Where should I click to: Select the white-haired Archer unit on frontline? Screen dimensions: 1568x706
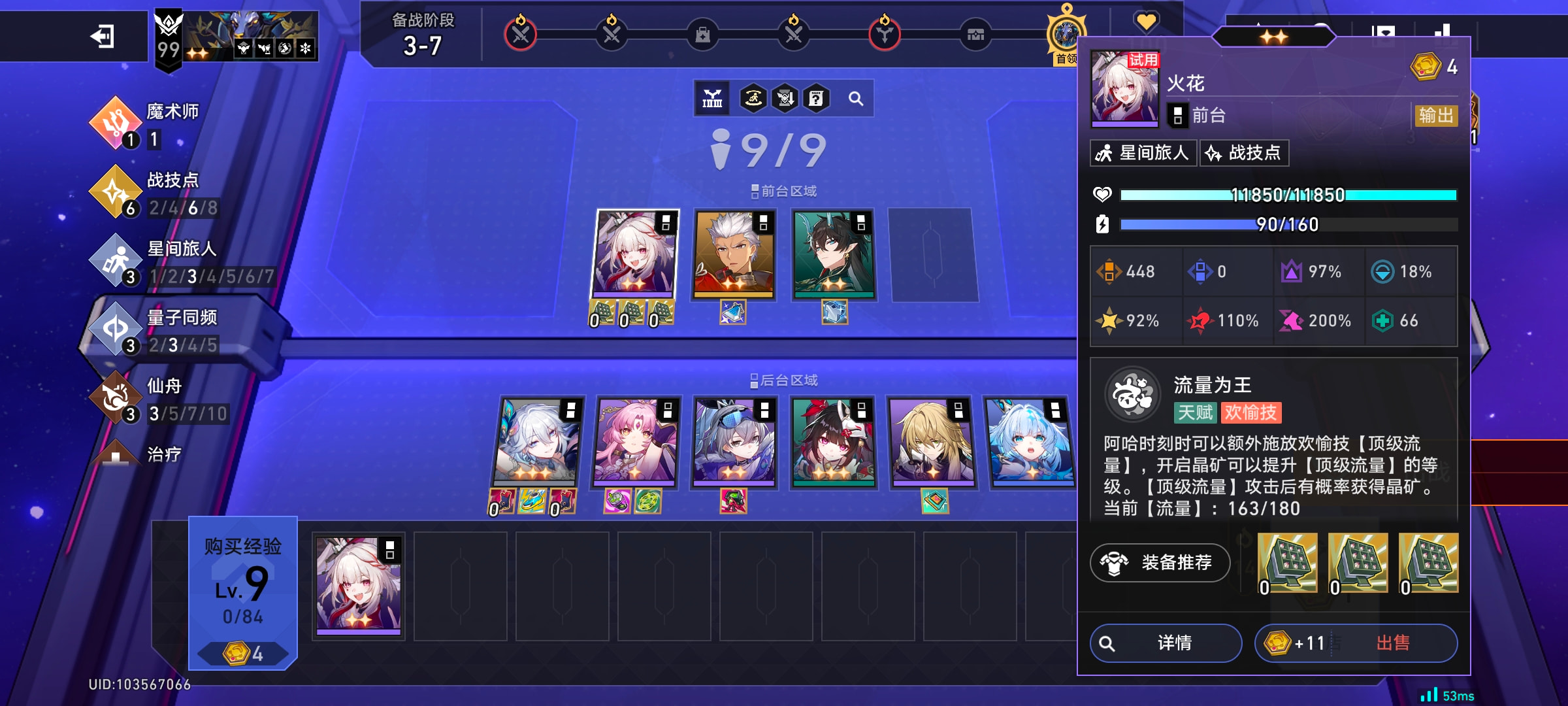point(734,254)
